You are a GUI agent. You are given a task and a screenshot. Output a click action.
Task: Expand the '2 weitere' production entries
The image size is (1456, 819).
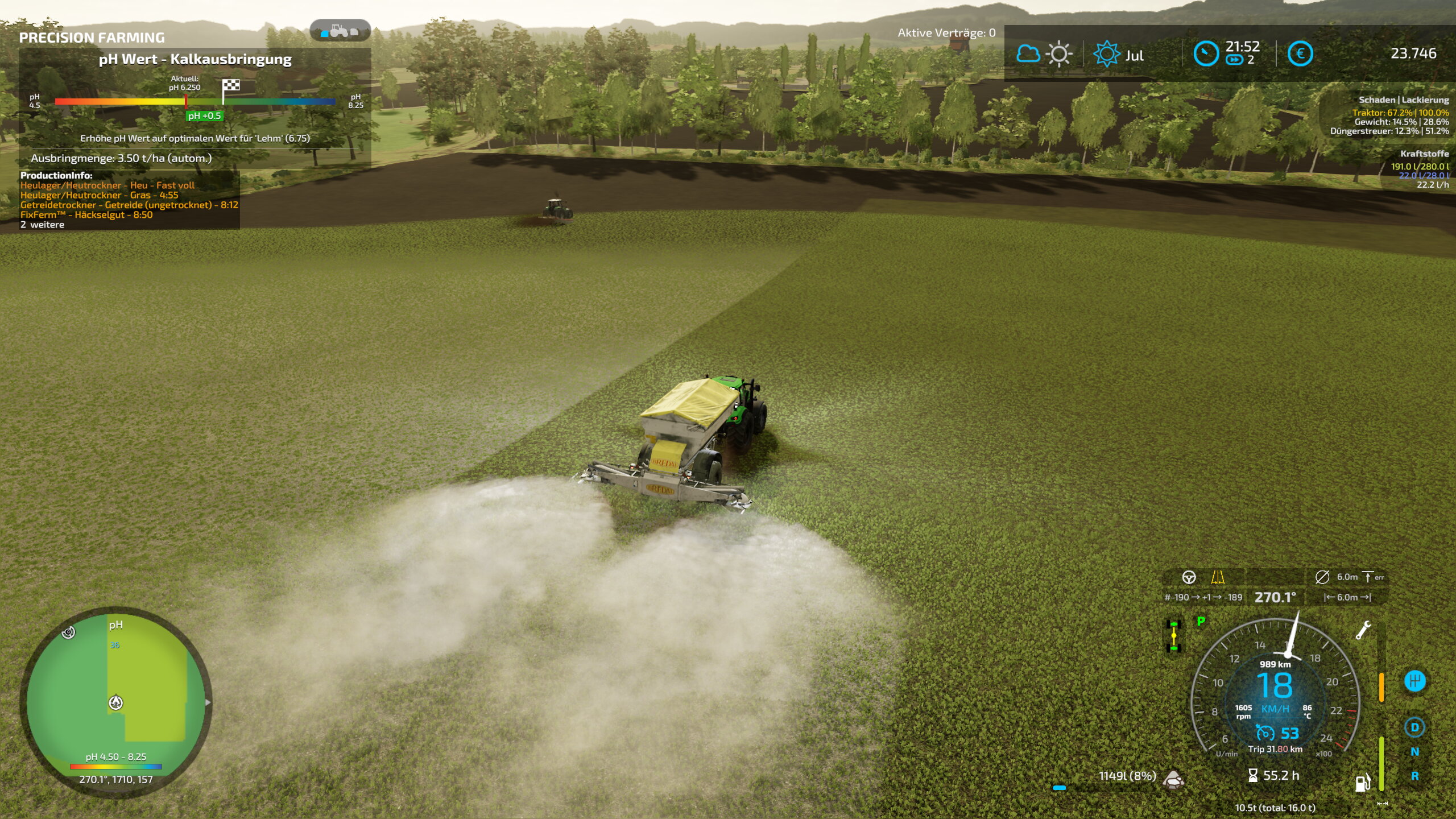coord(43,225)
